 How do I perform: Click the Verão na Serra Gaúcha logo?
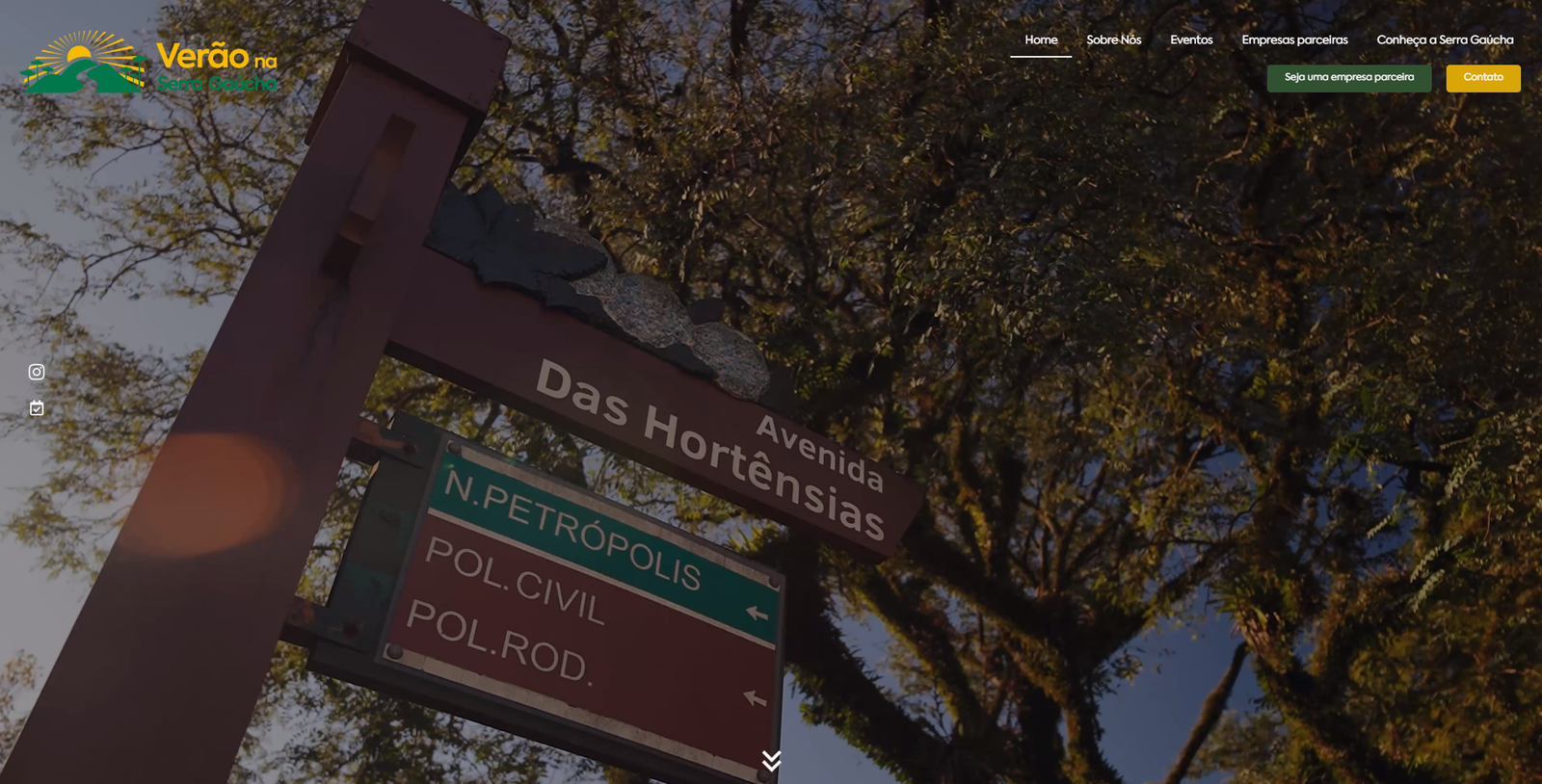tap(149, 63)
